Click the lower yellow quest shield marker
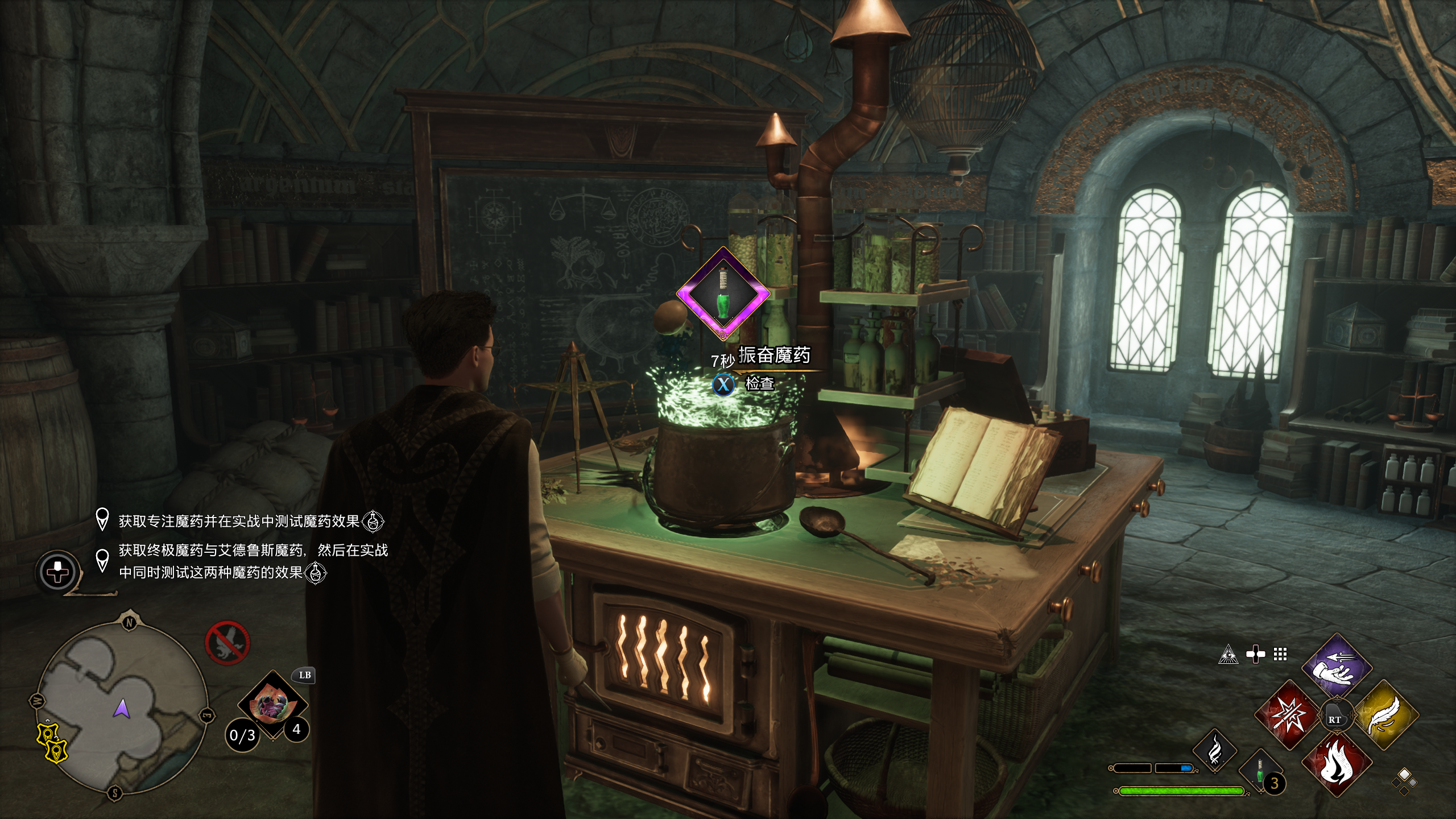This screenshot has width=1456, height=819. coord(56,751)
